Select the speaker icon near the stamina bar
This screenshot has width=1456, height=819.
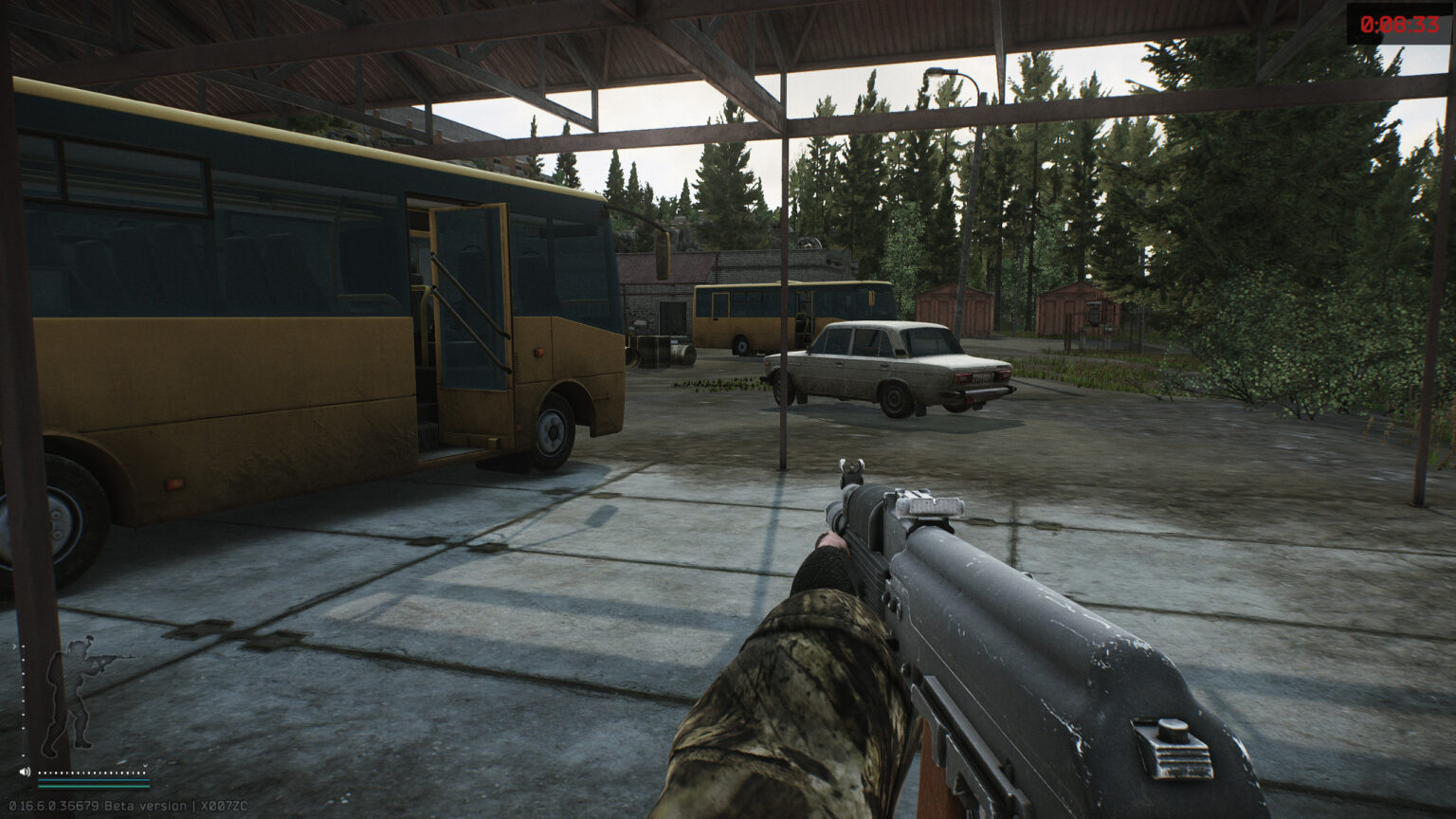26,772
